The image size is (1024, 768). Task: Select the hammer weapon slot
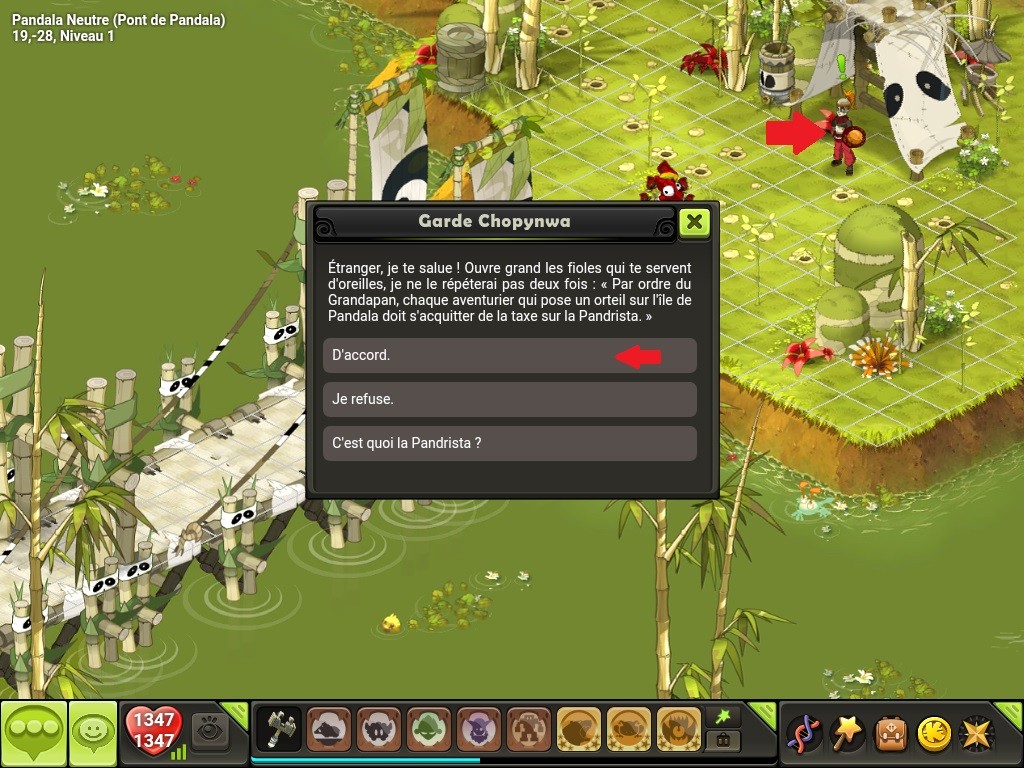tap(279, 729)
